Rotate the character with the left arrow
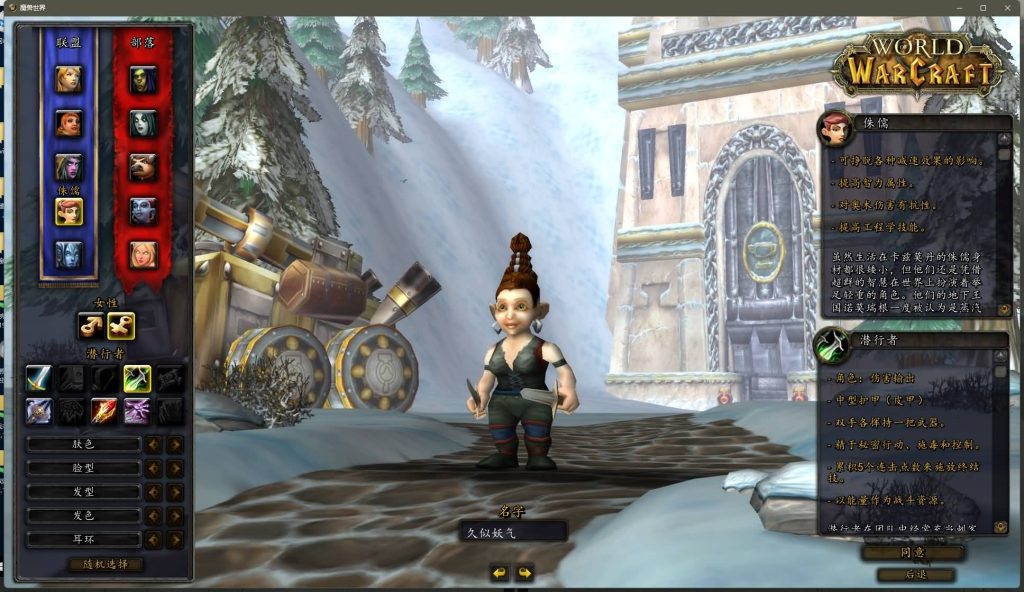1024x592 pixels. pos(499,573)
